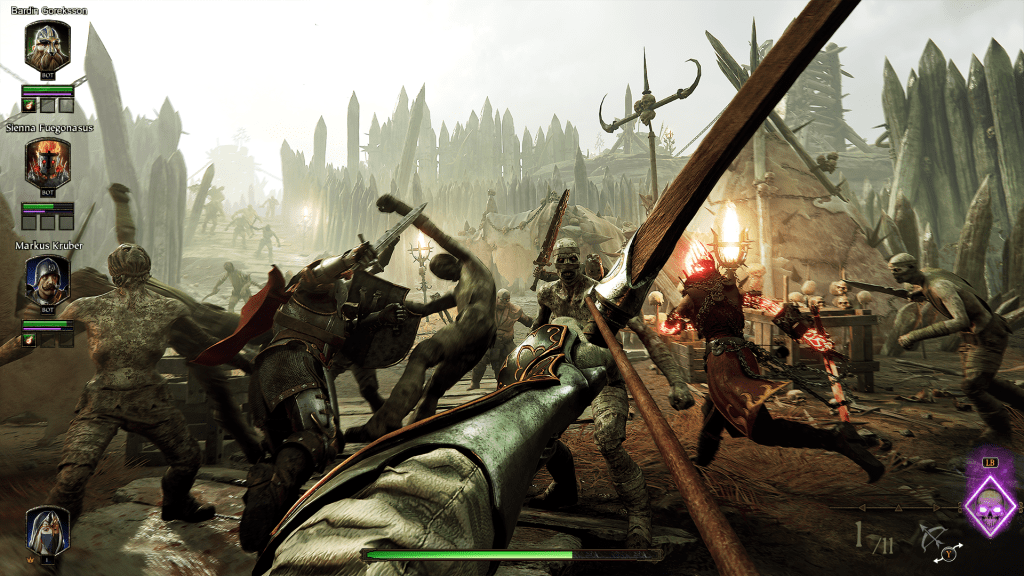1024x576 pixels.
Task: Choose Markus Kruber's portrait
Action: [47, 279]
